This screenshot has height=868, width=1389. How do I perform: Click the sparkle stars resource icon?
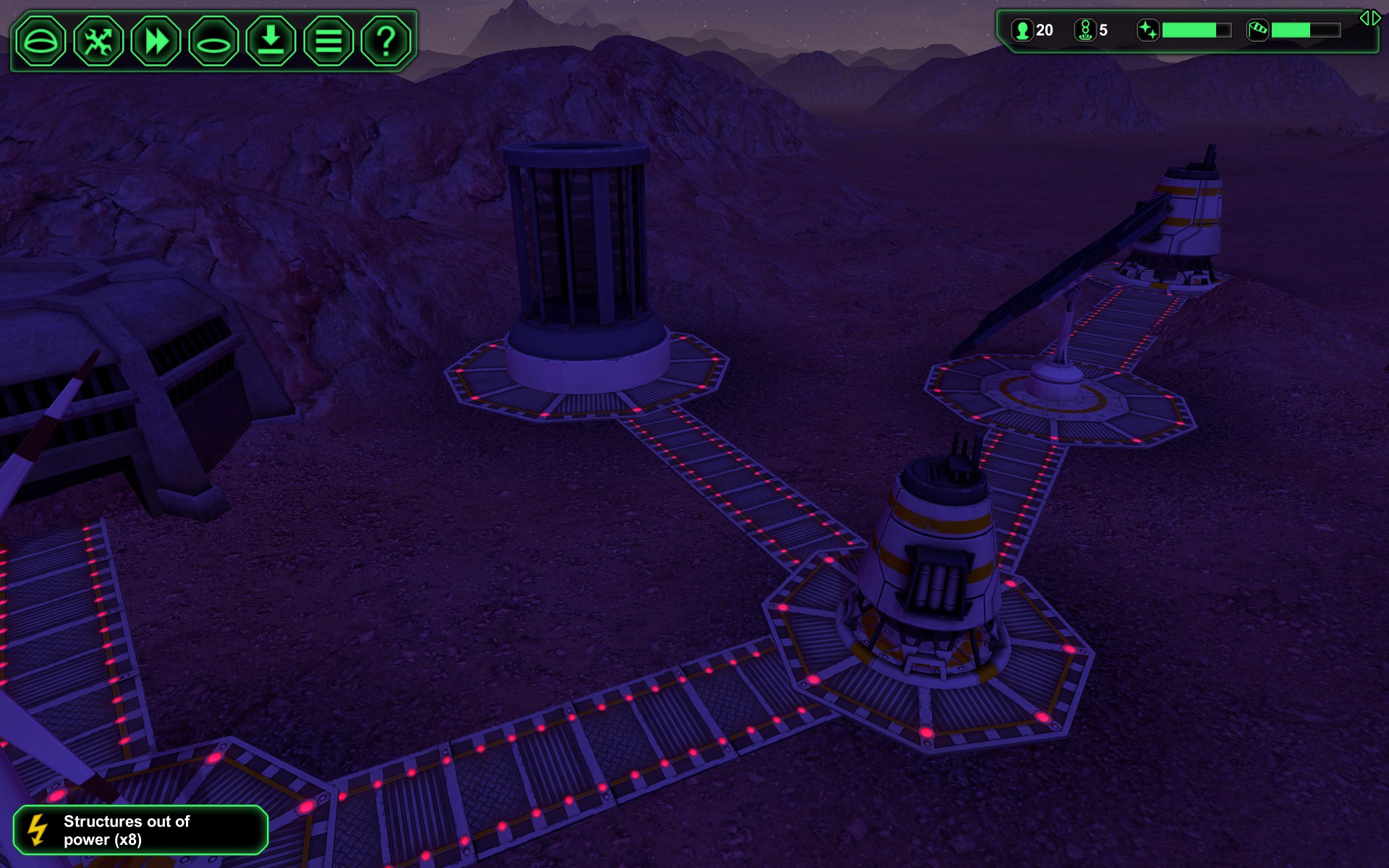tap(1148, 30)
